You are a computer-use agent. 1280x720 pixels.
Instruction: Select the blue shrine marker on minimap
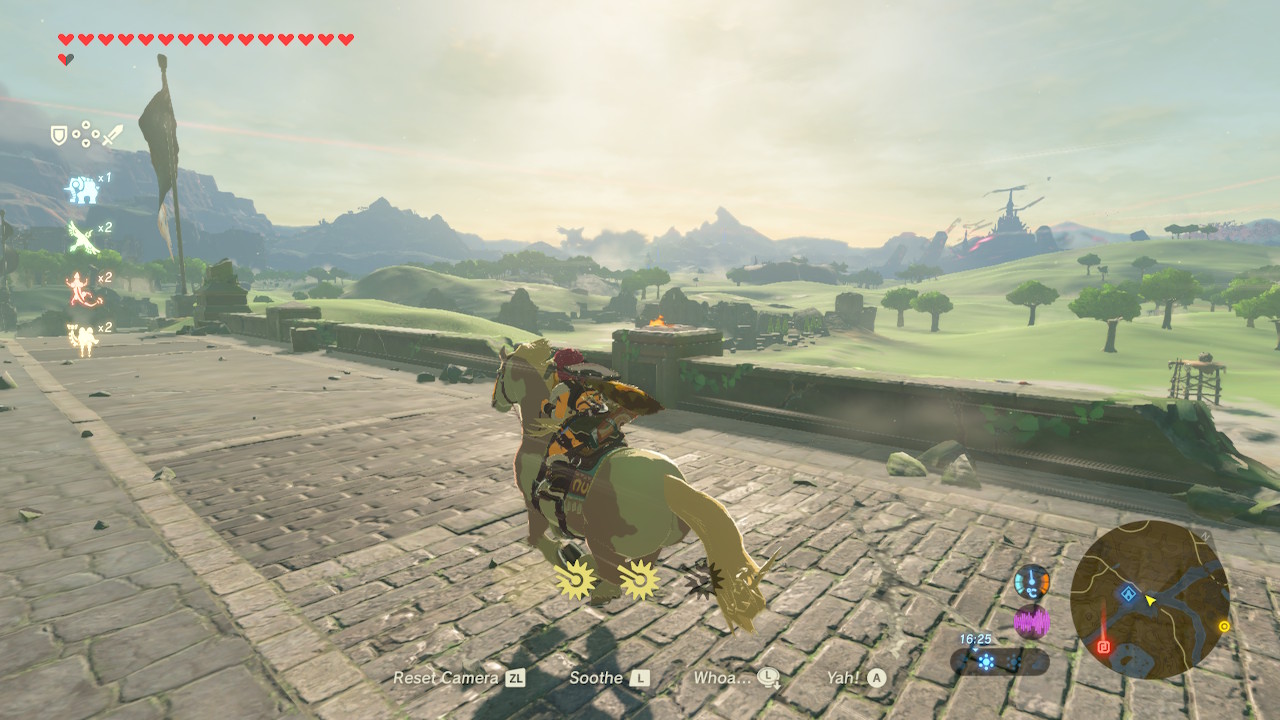point(1128,594)
